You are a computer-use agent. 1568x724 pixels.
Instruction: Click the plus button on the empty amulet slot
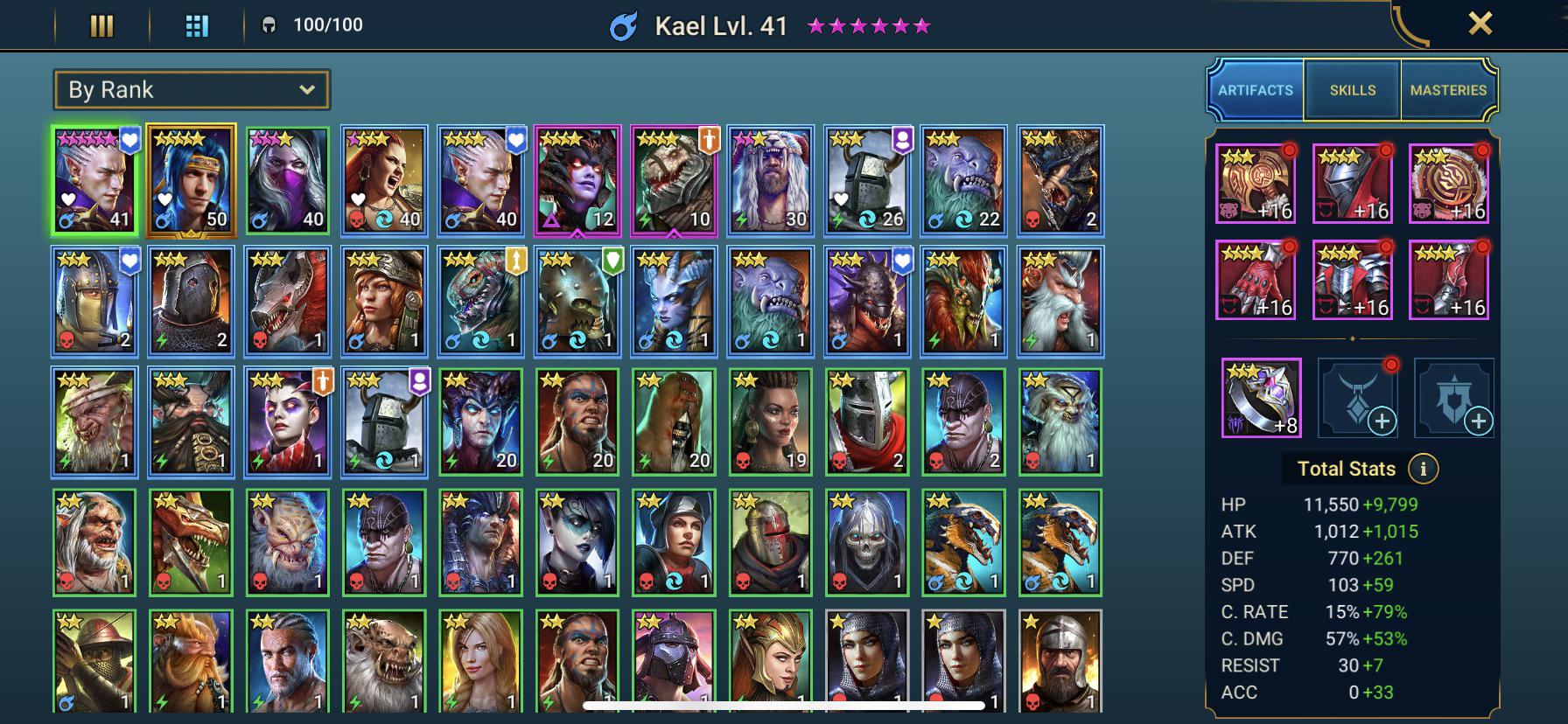point(1381,421)
